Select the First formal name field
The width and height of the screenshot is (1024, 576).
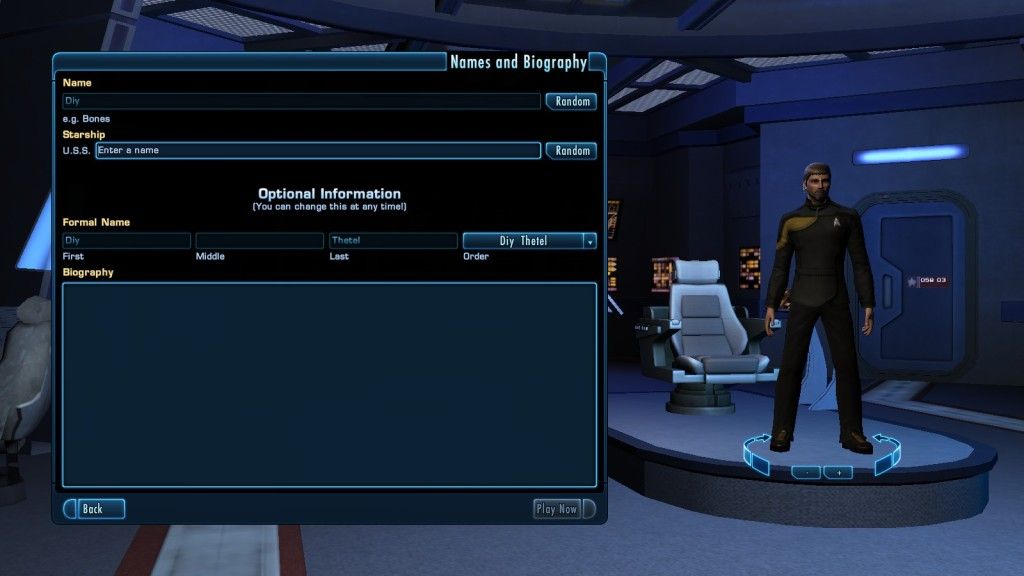pos(126,241)
